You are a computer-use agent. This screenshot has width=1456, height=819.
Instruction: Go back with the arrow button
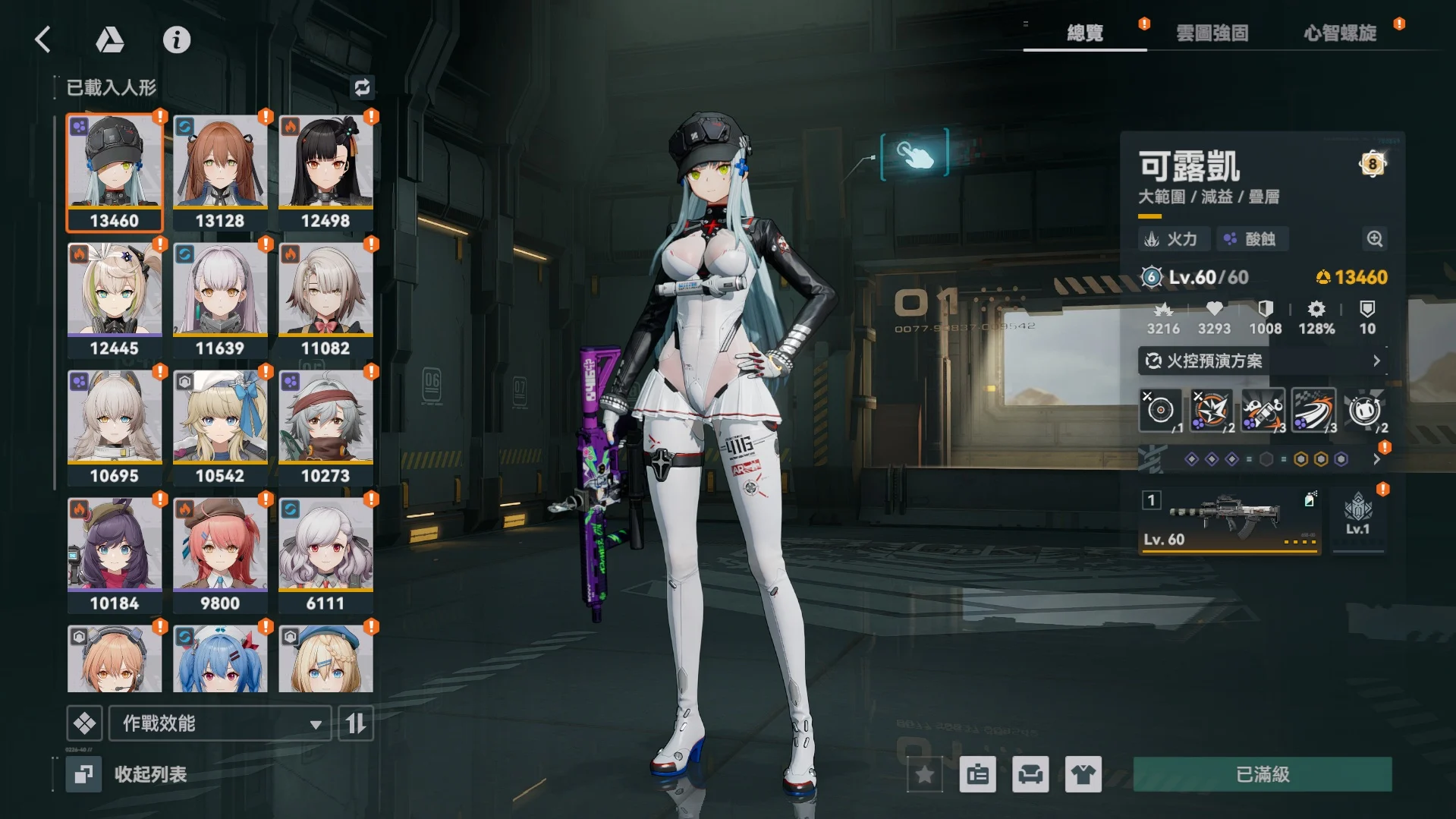[43, 39]
